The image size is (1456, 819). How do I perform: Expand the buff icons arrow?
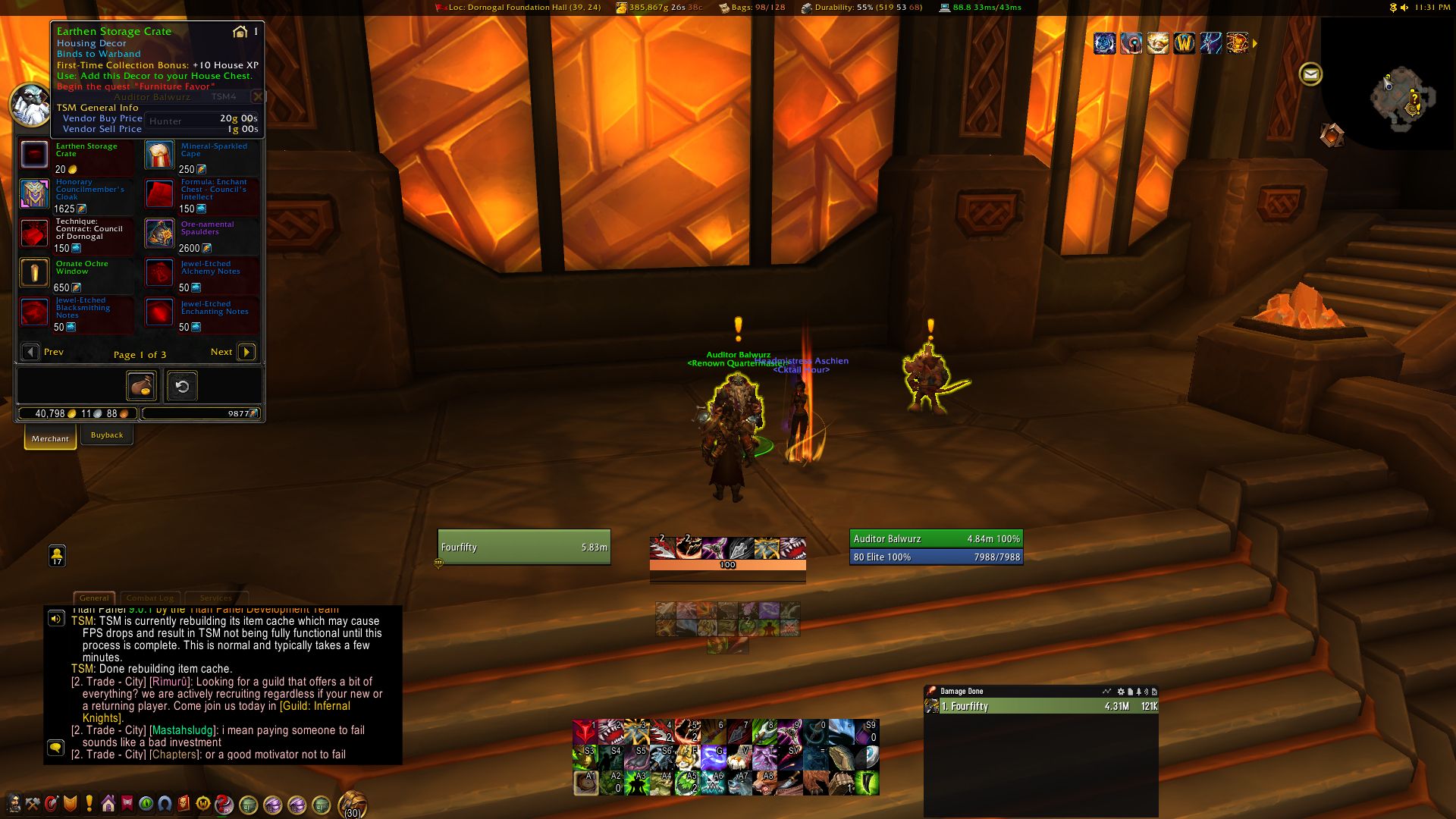coord(1255,44)
